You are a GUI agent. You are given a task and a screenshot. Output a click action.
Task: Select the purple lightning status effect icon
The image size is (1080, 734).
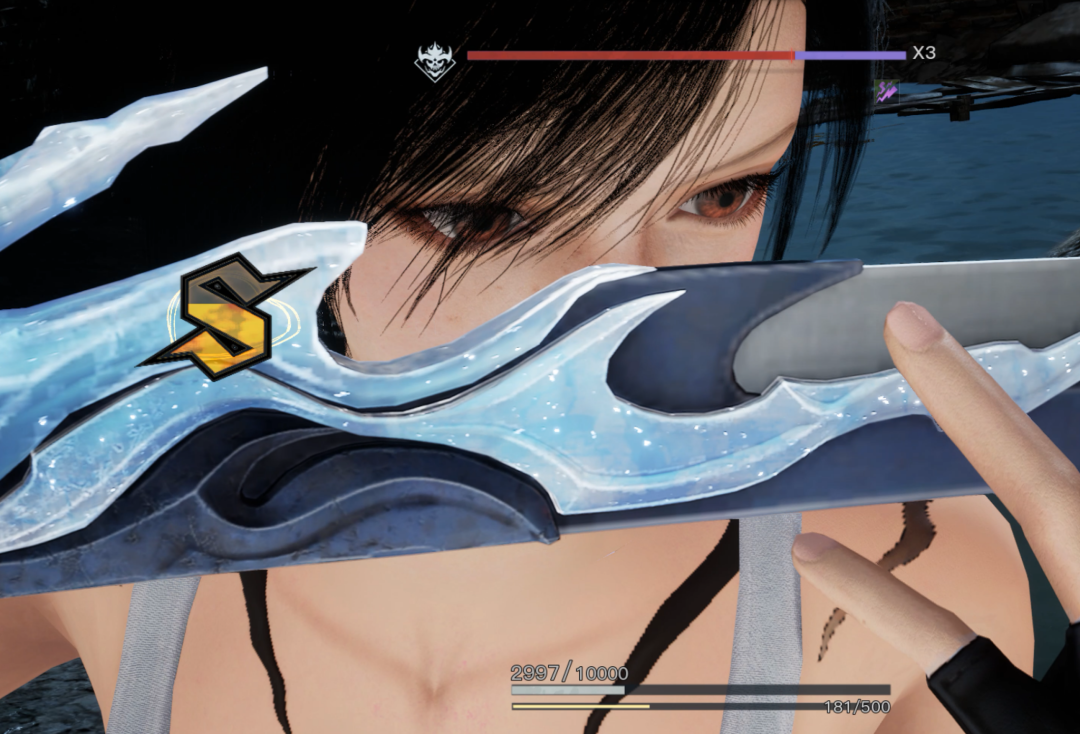coord(886,93)
